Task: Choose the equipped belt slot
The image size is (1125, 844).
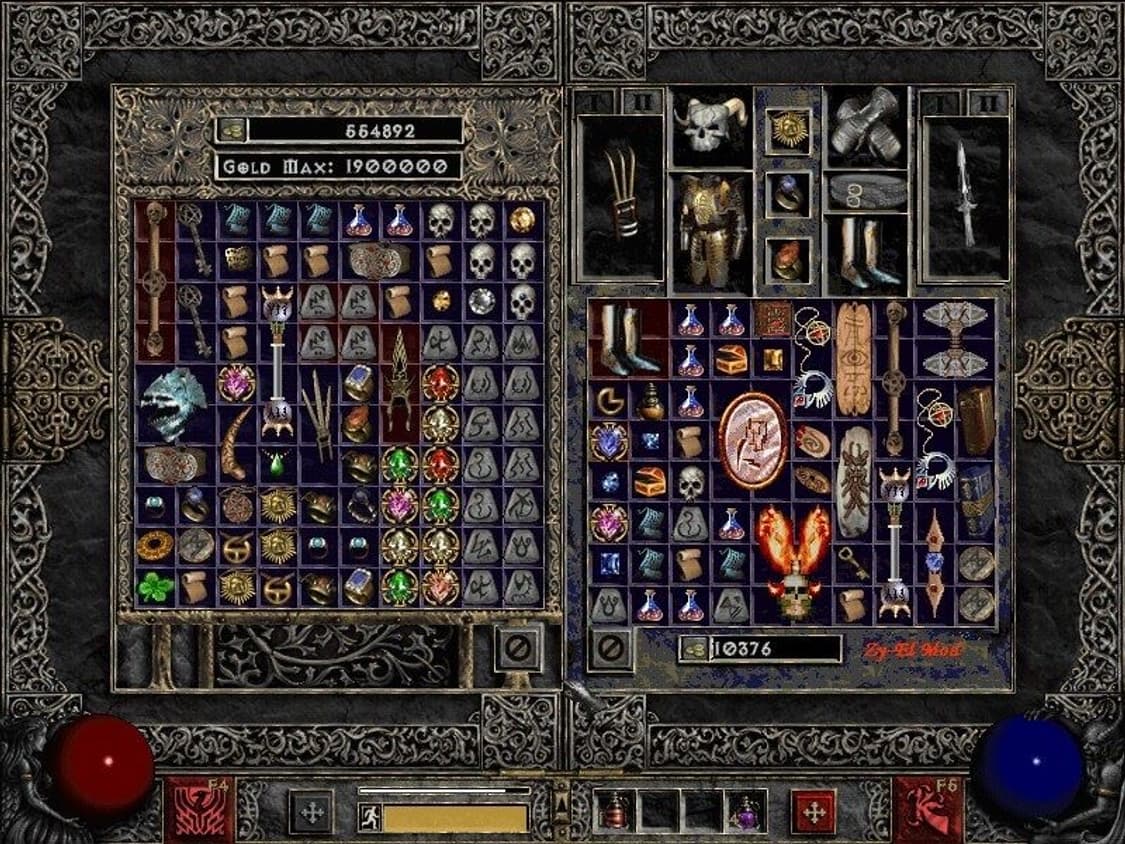Action: click(865, 192)
